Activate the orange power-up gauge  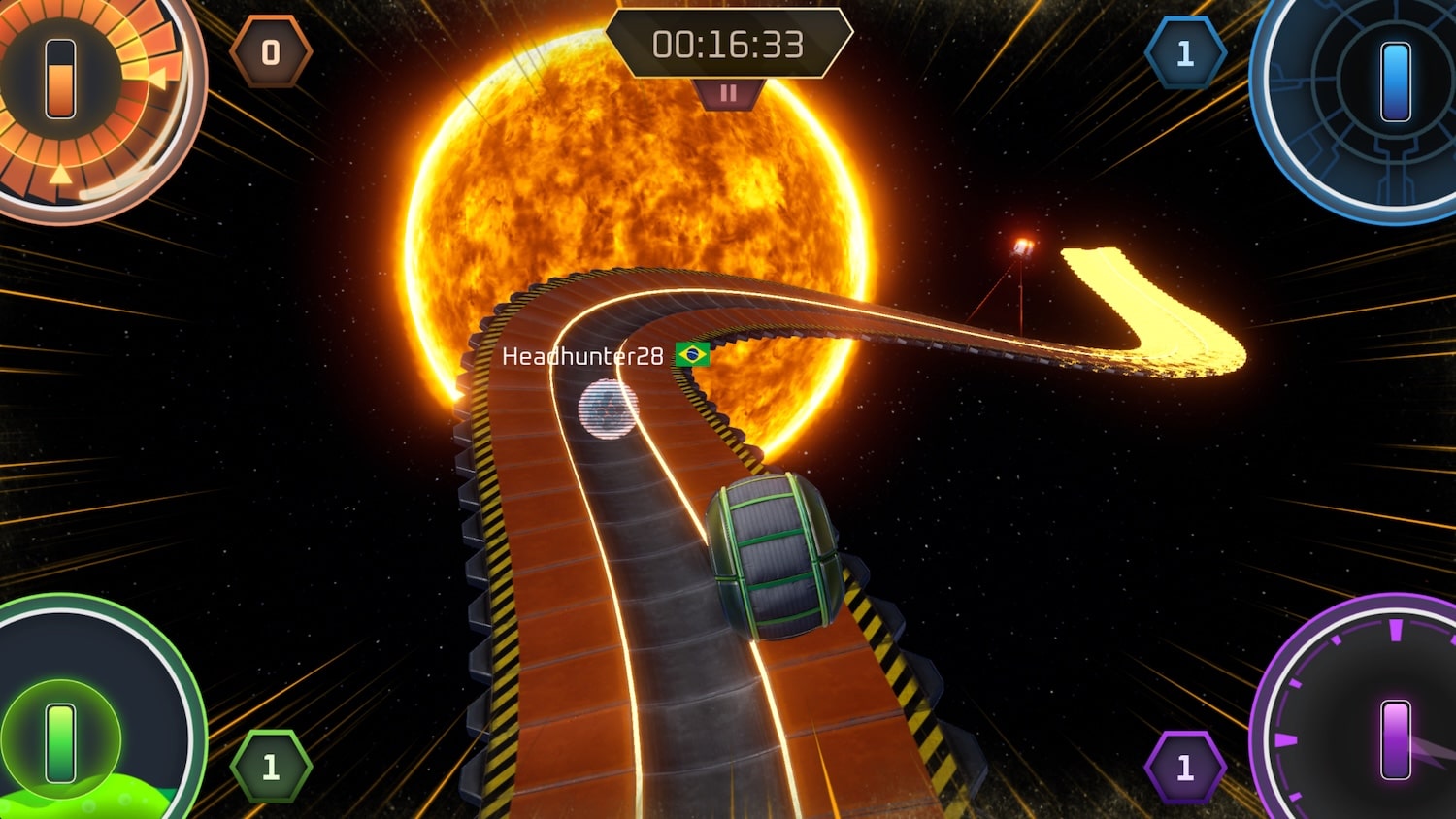(x=61, y=80)
